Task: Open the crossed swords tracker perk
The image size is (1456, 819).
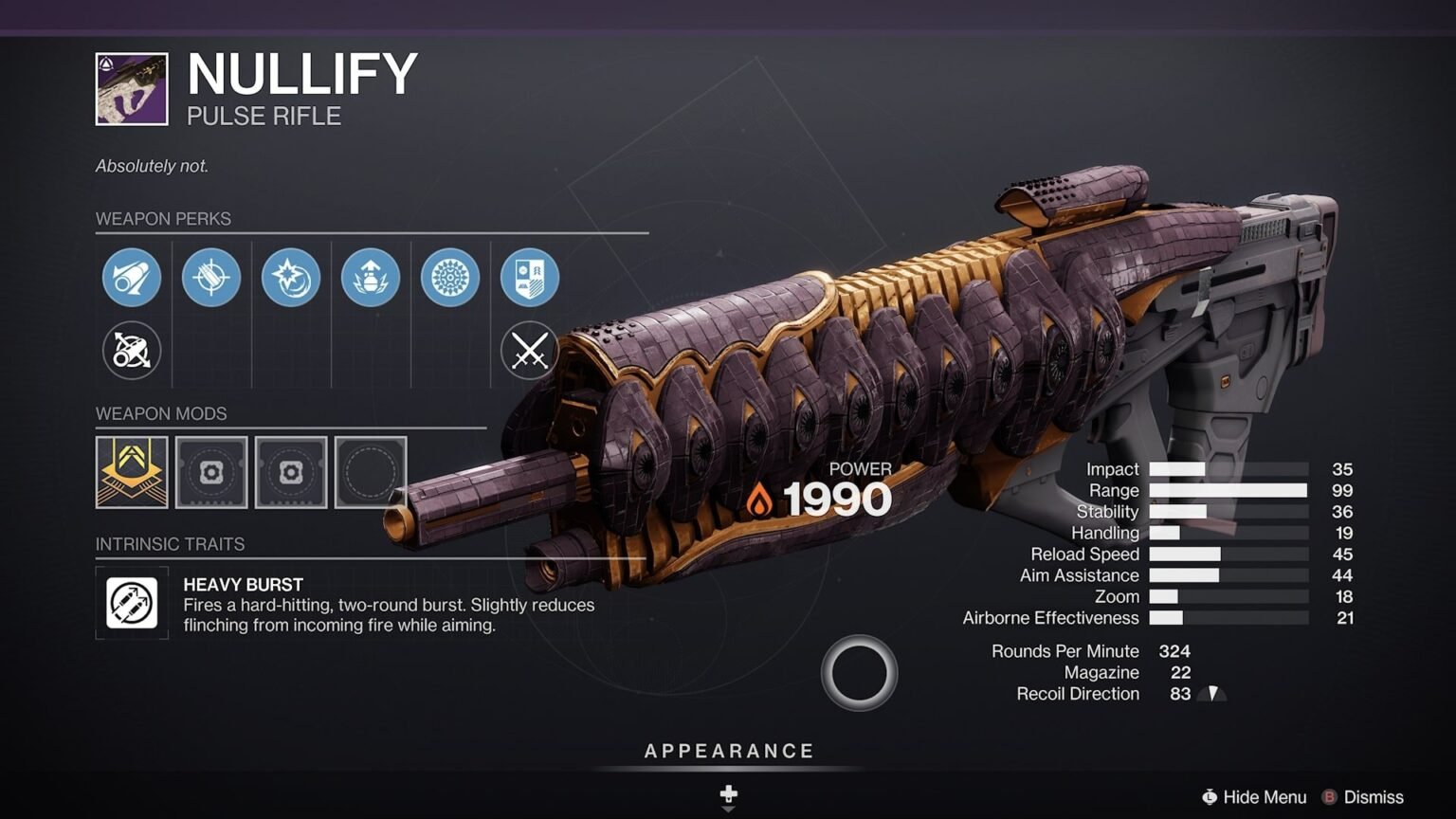Action: click(x=529, y=350)
